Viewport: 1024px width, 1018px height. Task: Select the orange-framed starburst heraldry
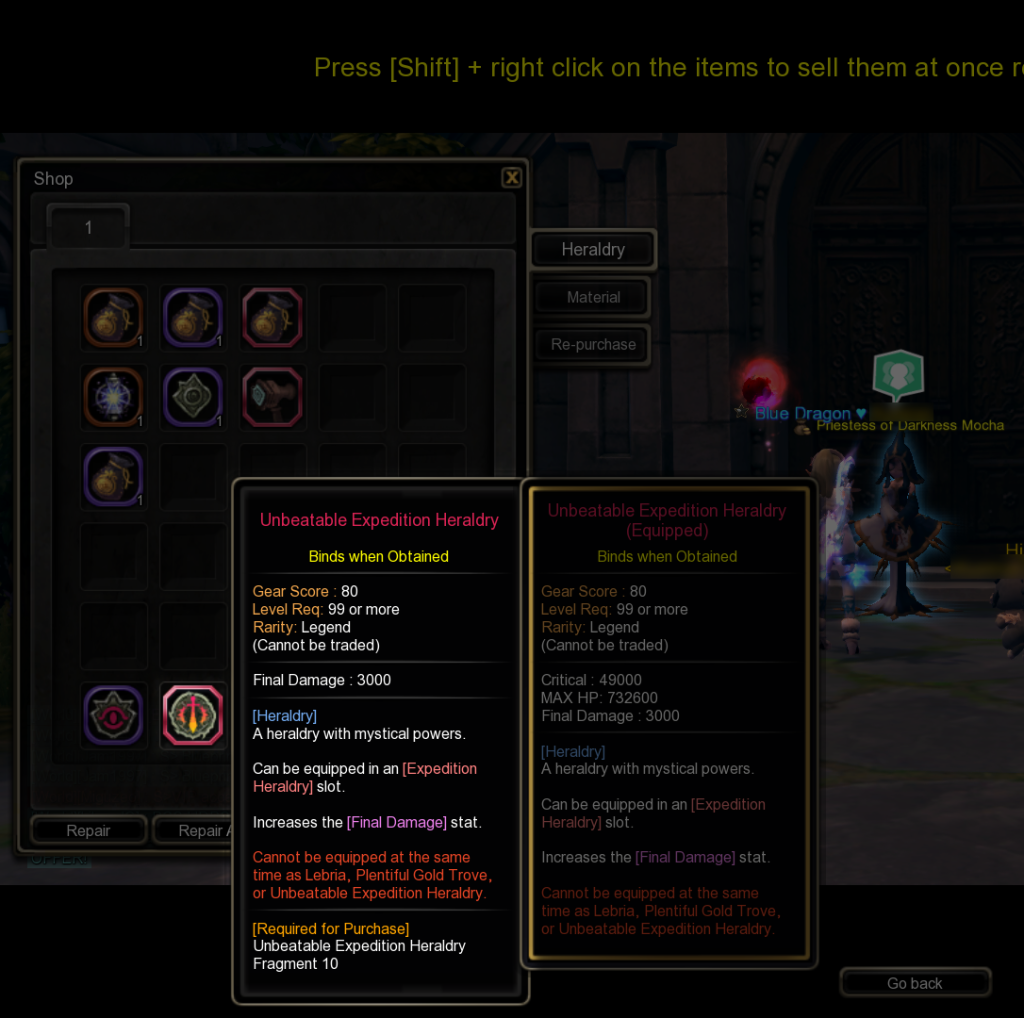click(113, 396)
